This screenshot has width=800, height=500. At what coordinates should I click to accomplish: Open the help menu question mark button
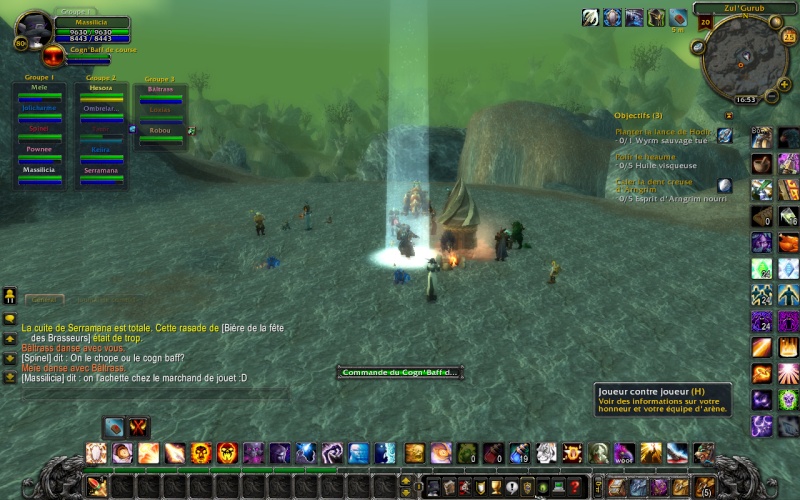pyautogui.click(x=575, y=487)
